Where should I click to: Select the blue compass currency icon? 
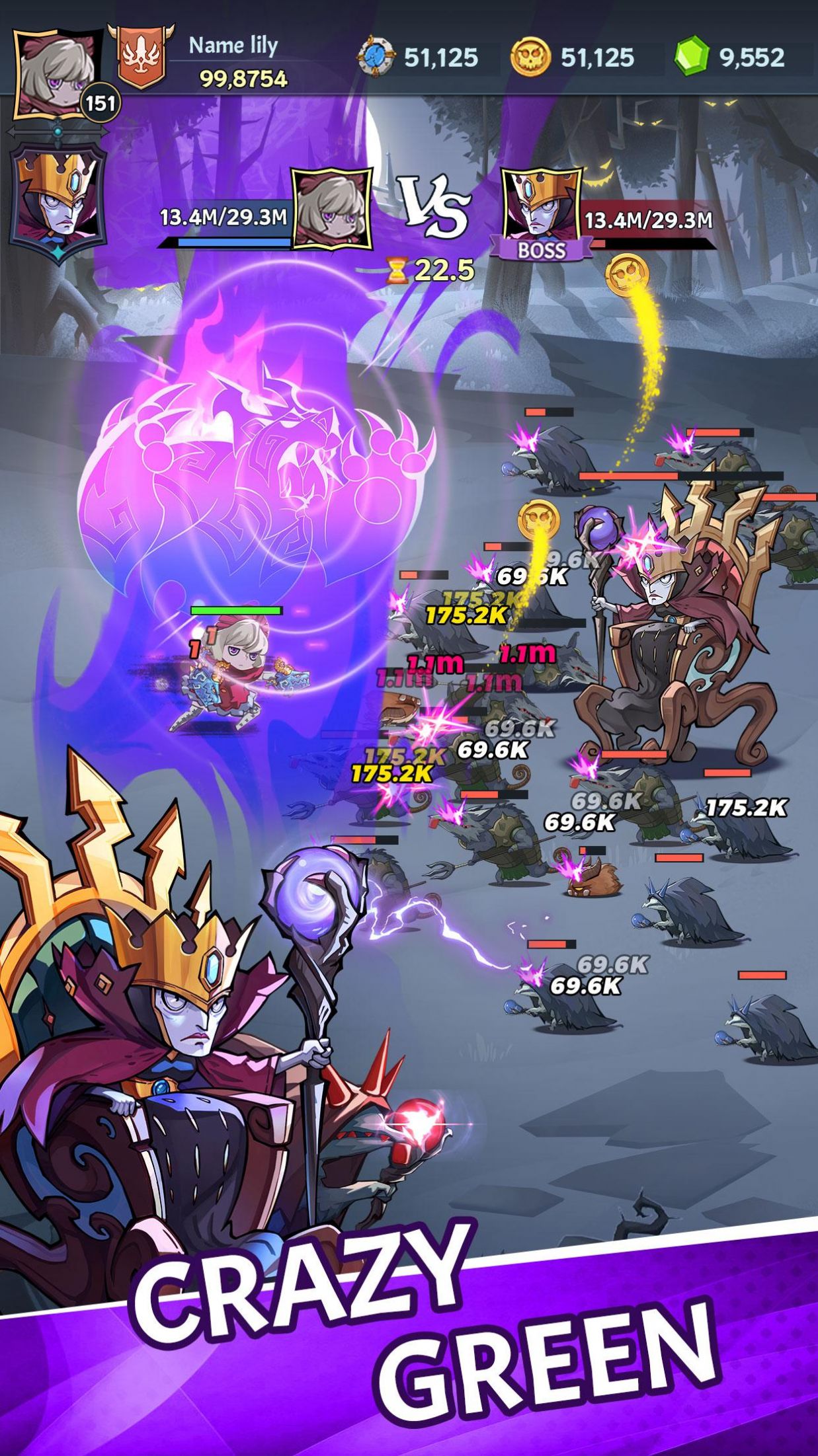pyautogui.click(x=376, y=57)
